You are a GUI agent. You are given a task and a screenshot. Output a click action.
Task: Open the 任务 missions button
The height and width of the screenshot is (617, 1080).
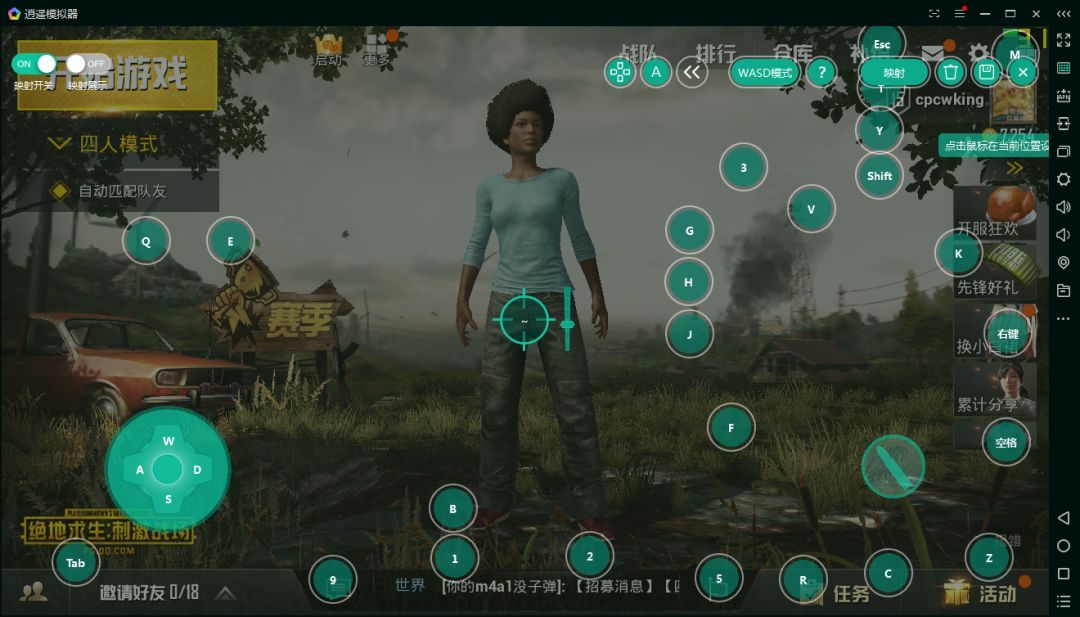[x=850, y=594]
